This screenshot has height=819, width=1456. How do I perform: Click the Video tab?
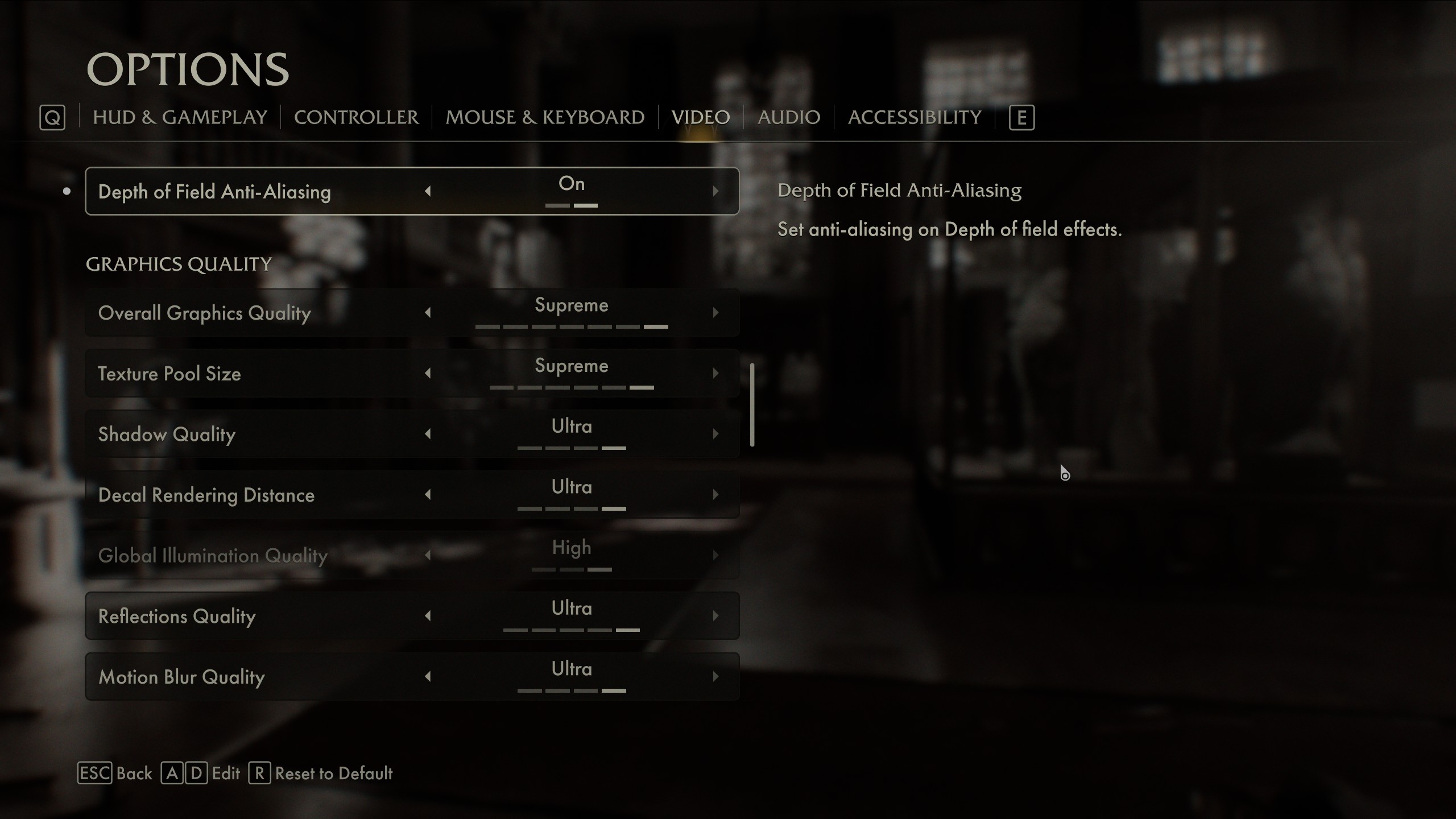[700, 117]
